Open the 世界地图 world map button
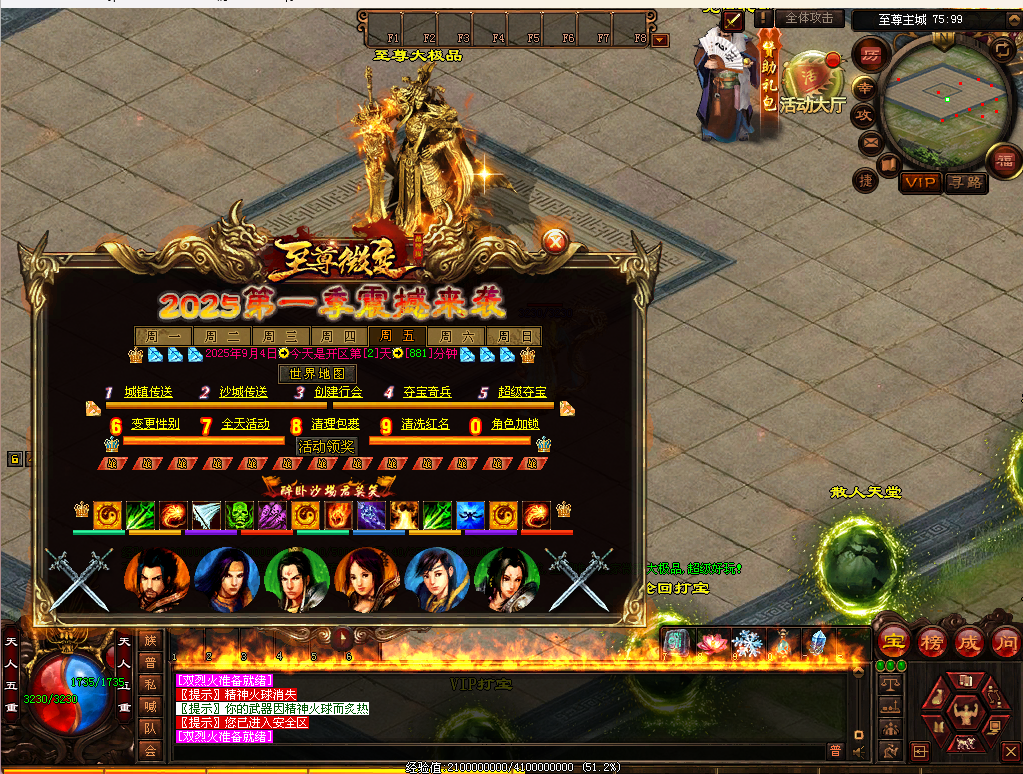This screenshot has height=774, width=1023. point(316,374)
